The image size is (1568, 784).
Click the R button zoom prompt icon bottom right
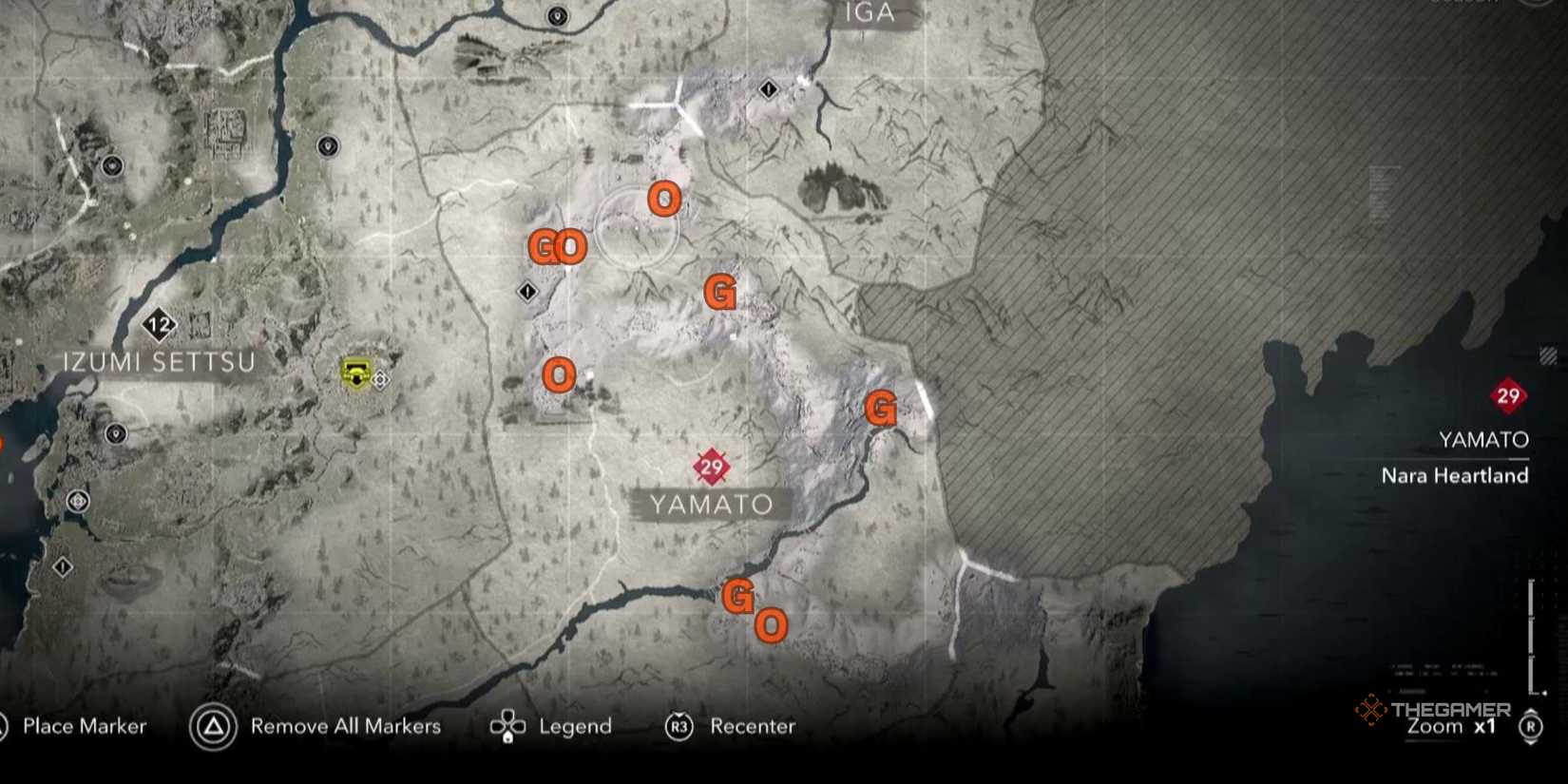click(x=1529, y=726)
